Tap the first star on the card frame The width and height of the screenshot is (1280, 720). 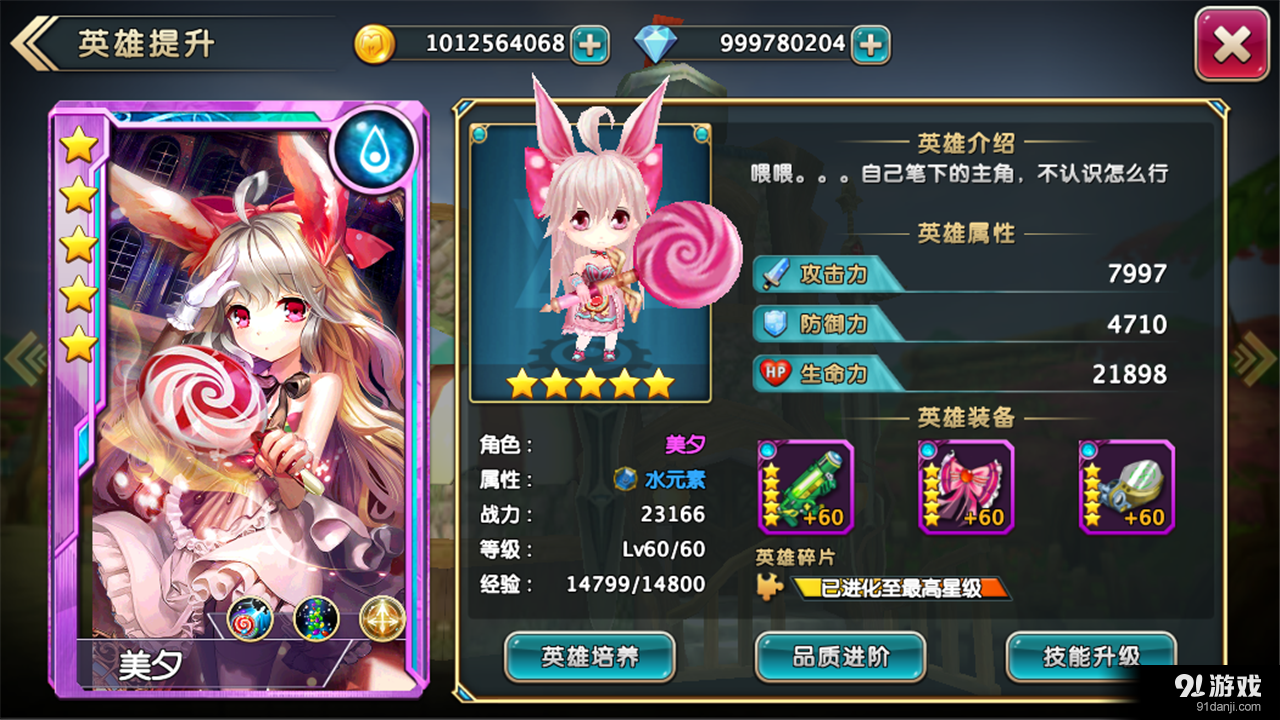point(78,143)
